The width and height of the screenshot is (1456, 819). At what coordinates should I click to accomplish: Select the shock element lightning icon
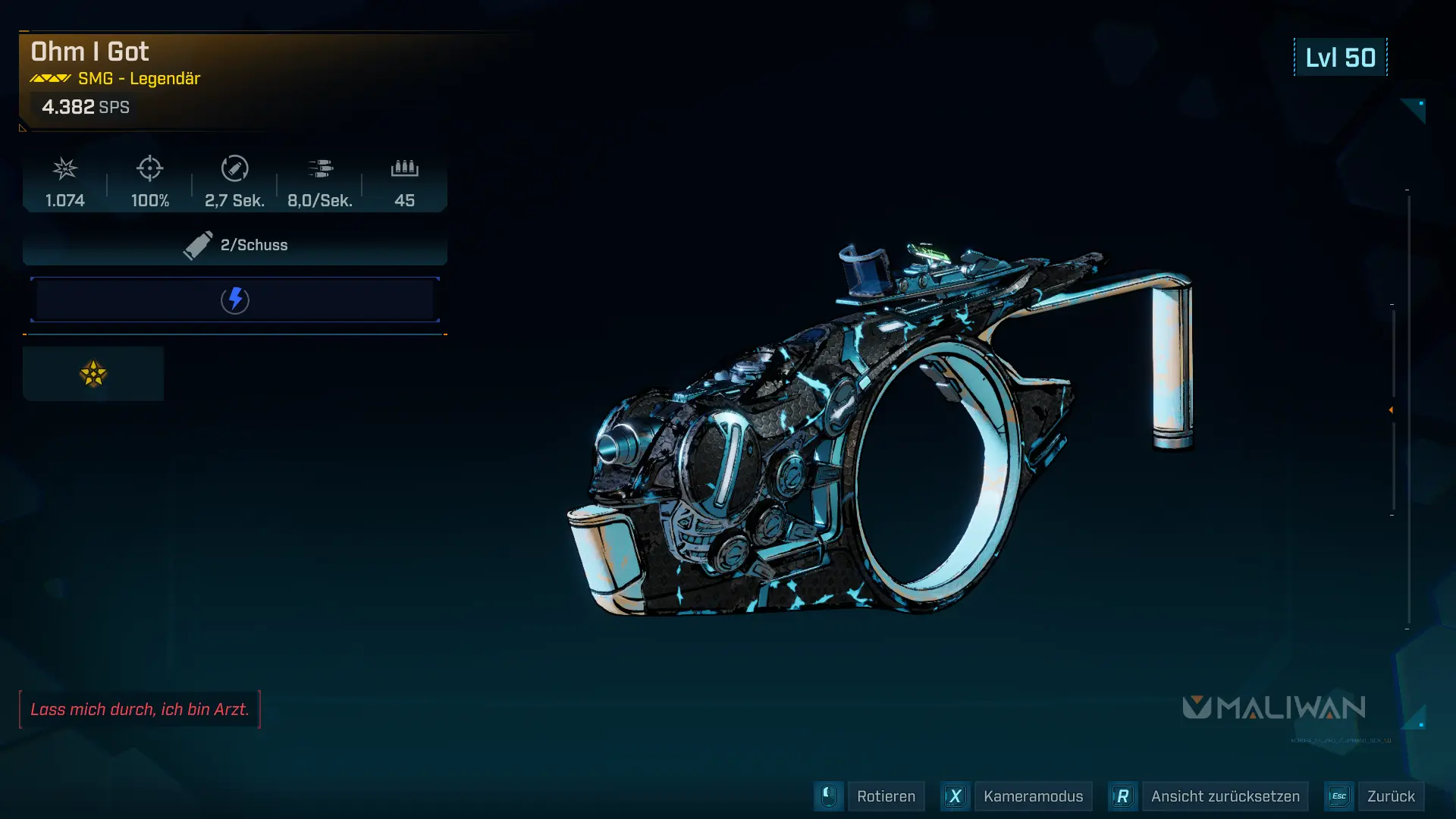click(235, 300)
